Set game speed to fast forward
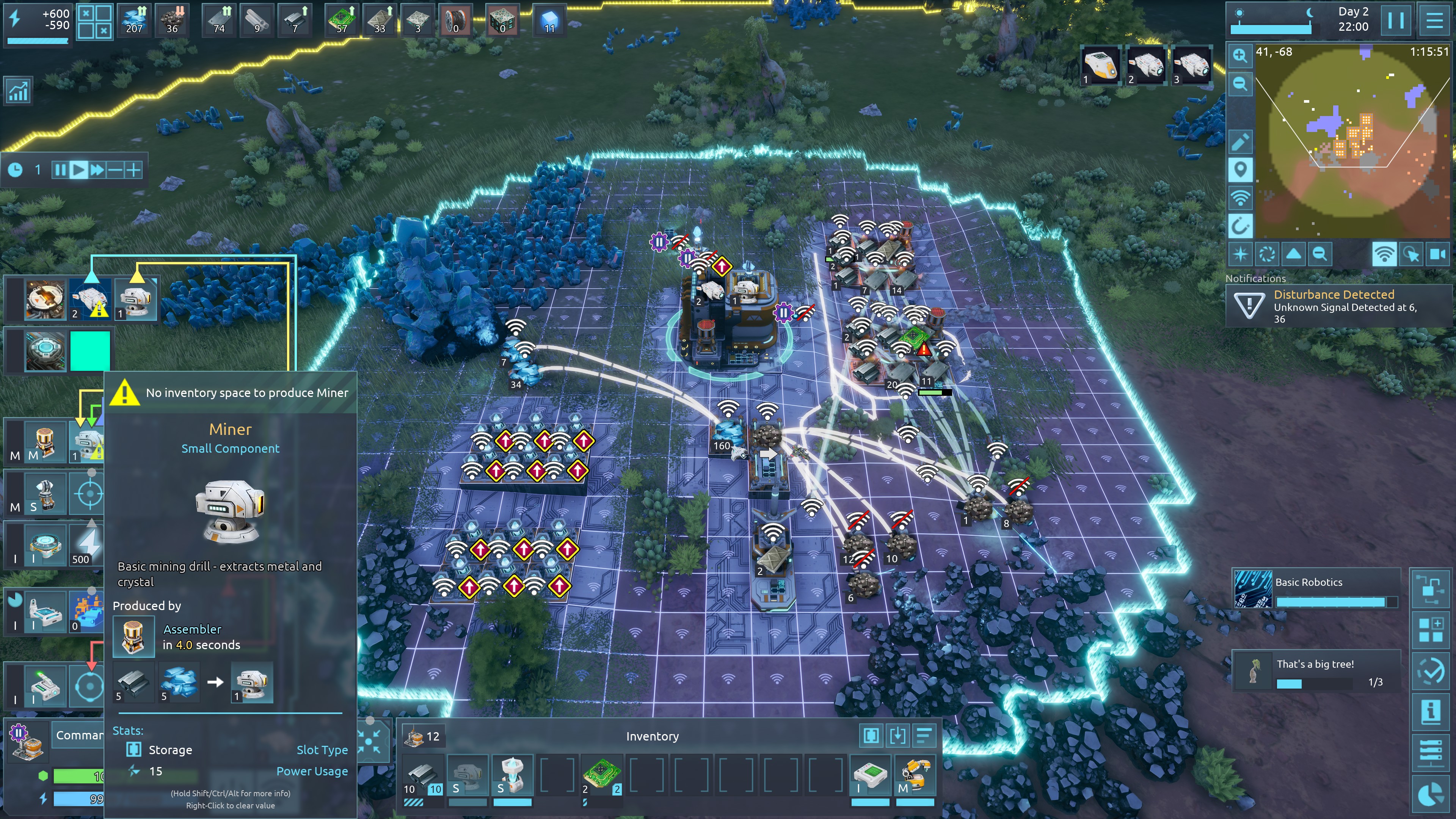The height and width of the screenshot is (819, 1456). click(x=97, y=169)
